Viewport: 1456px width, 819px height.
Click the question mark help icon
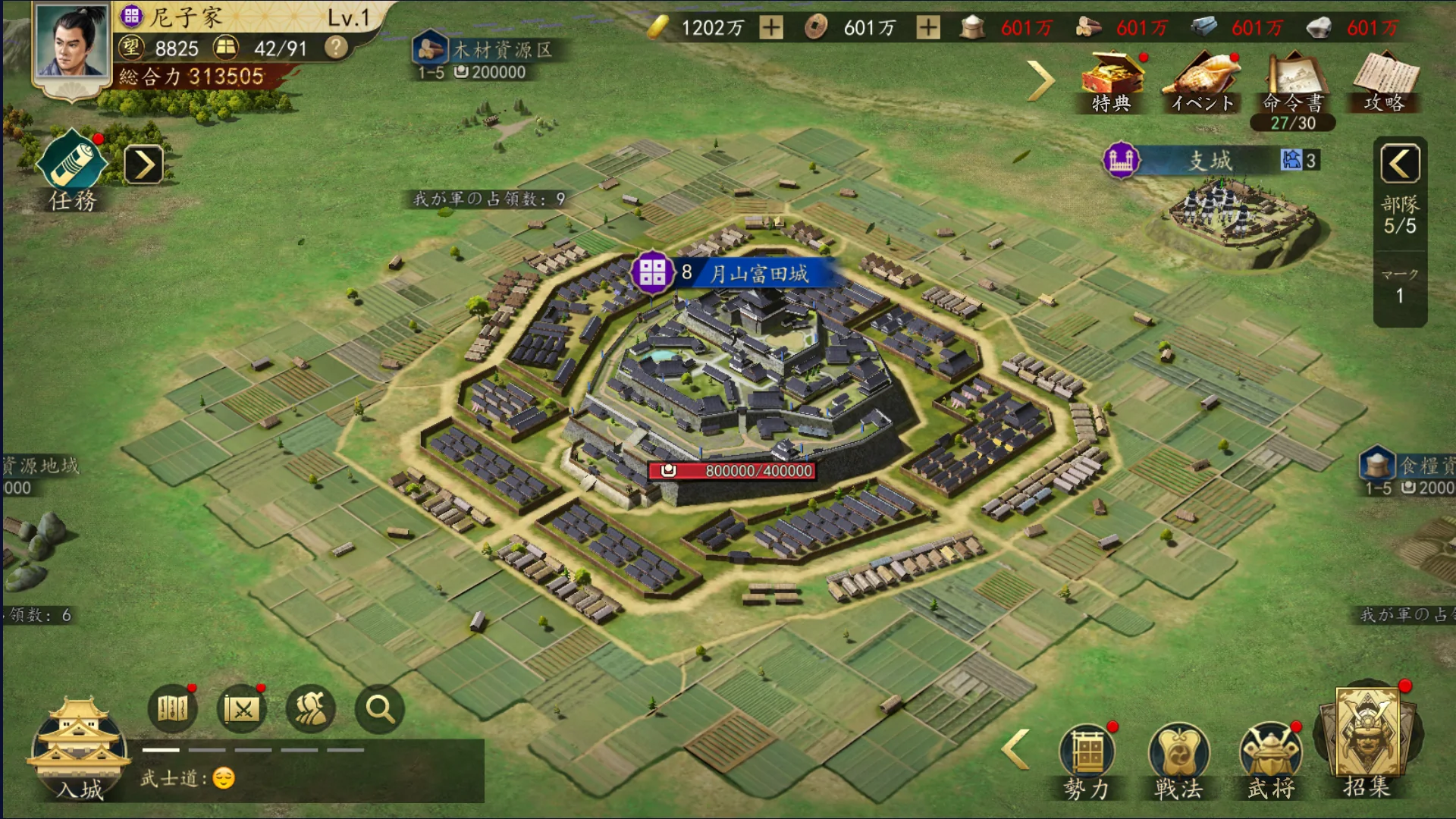tap(336, 49)
